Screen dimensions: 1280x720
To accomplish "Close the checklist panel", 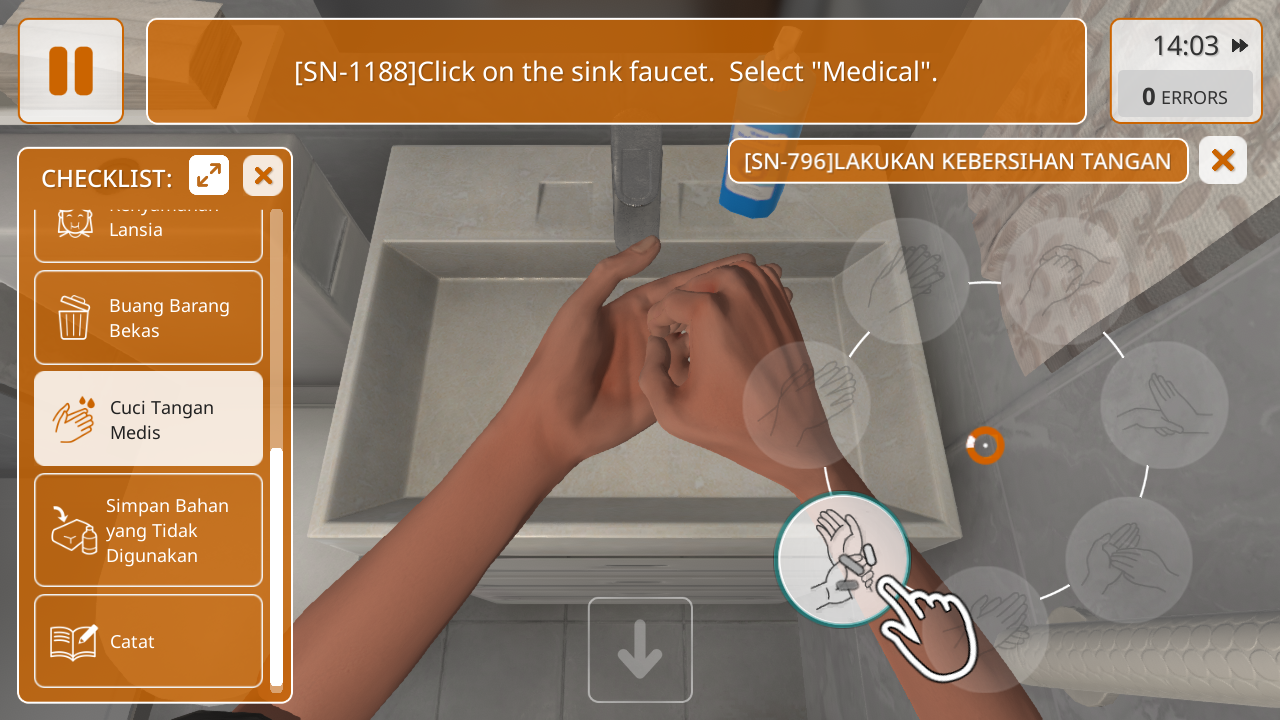I will click(263, 176).
